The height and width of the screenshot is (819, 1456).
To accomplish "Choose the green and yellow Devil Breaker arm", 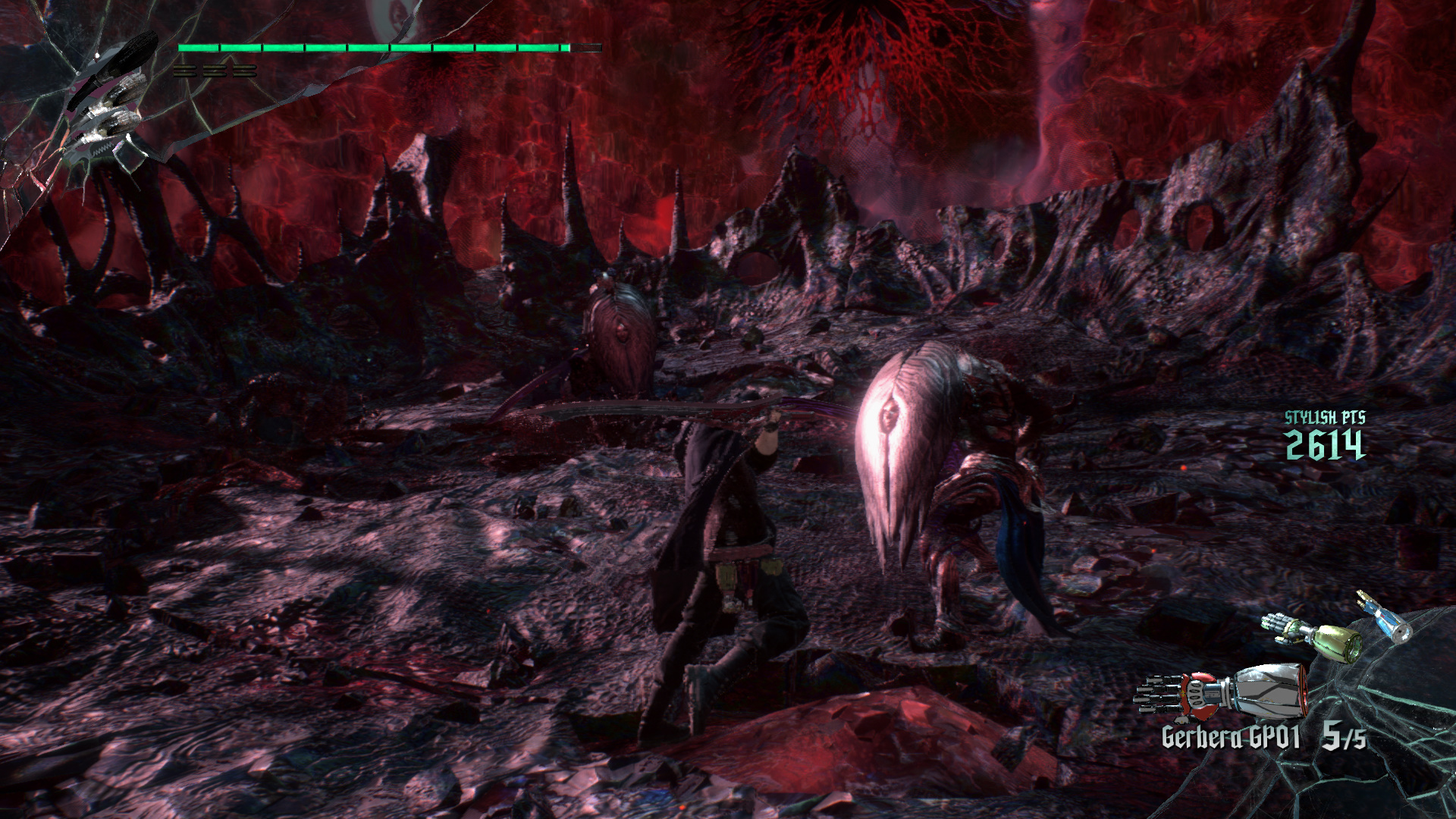I will click(1313, 635).
